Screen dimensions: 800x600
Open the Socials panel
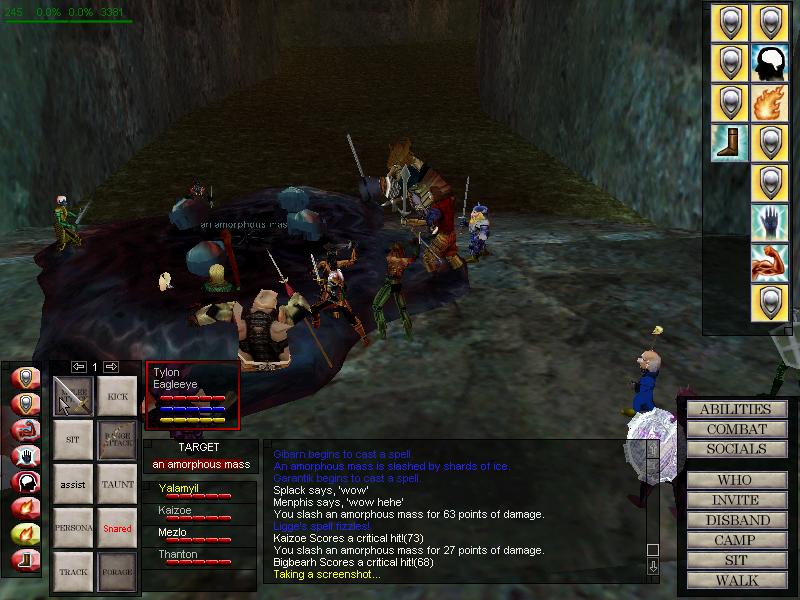tap(735, 449)
